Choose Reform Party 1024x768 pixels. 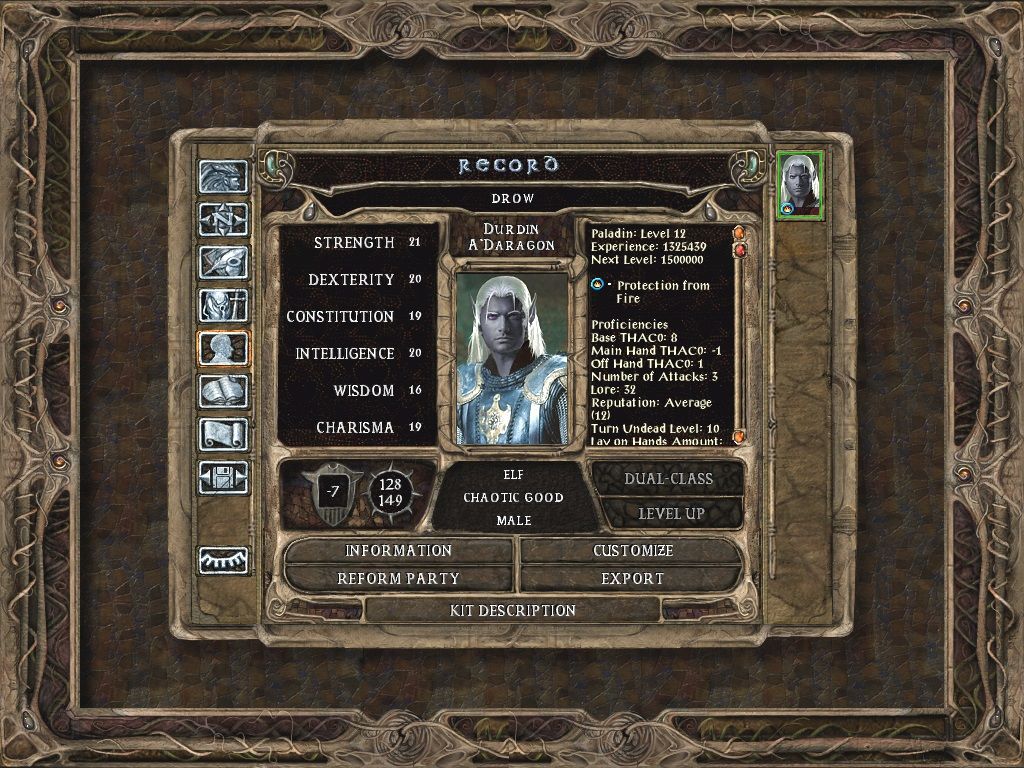(399, 579)
